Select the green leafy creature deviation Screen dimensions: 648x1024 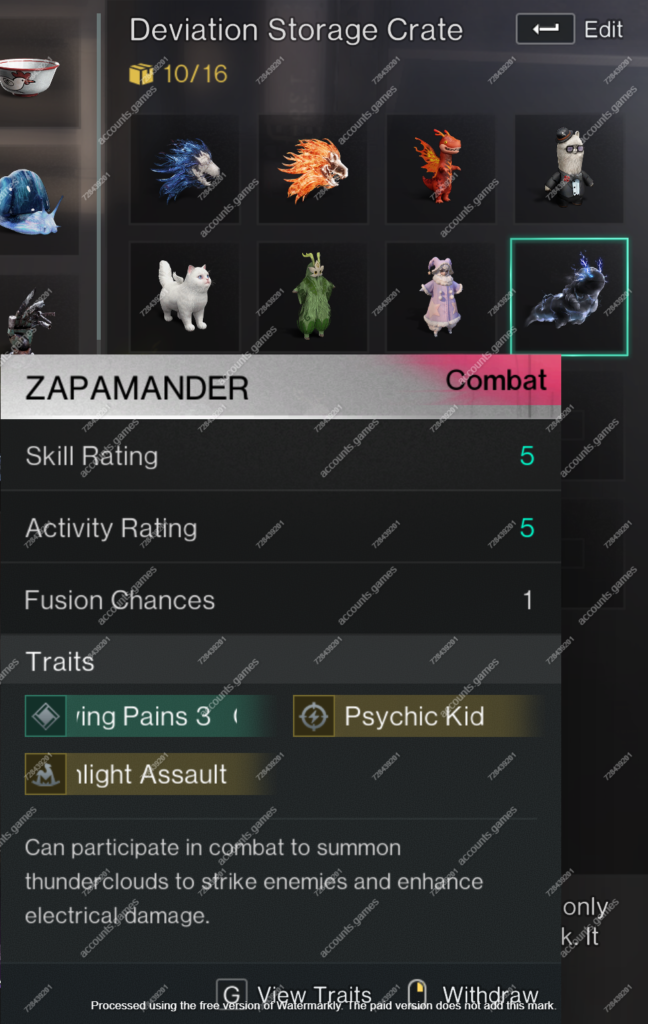tap(313, 296)
